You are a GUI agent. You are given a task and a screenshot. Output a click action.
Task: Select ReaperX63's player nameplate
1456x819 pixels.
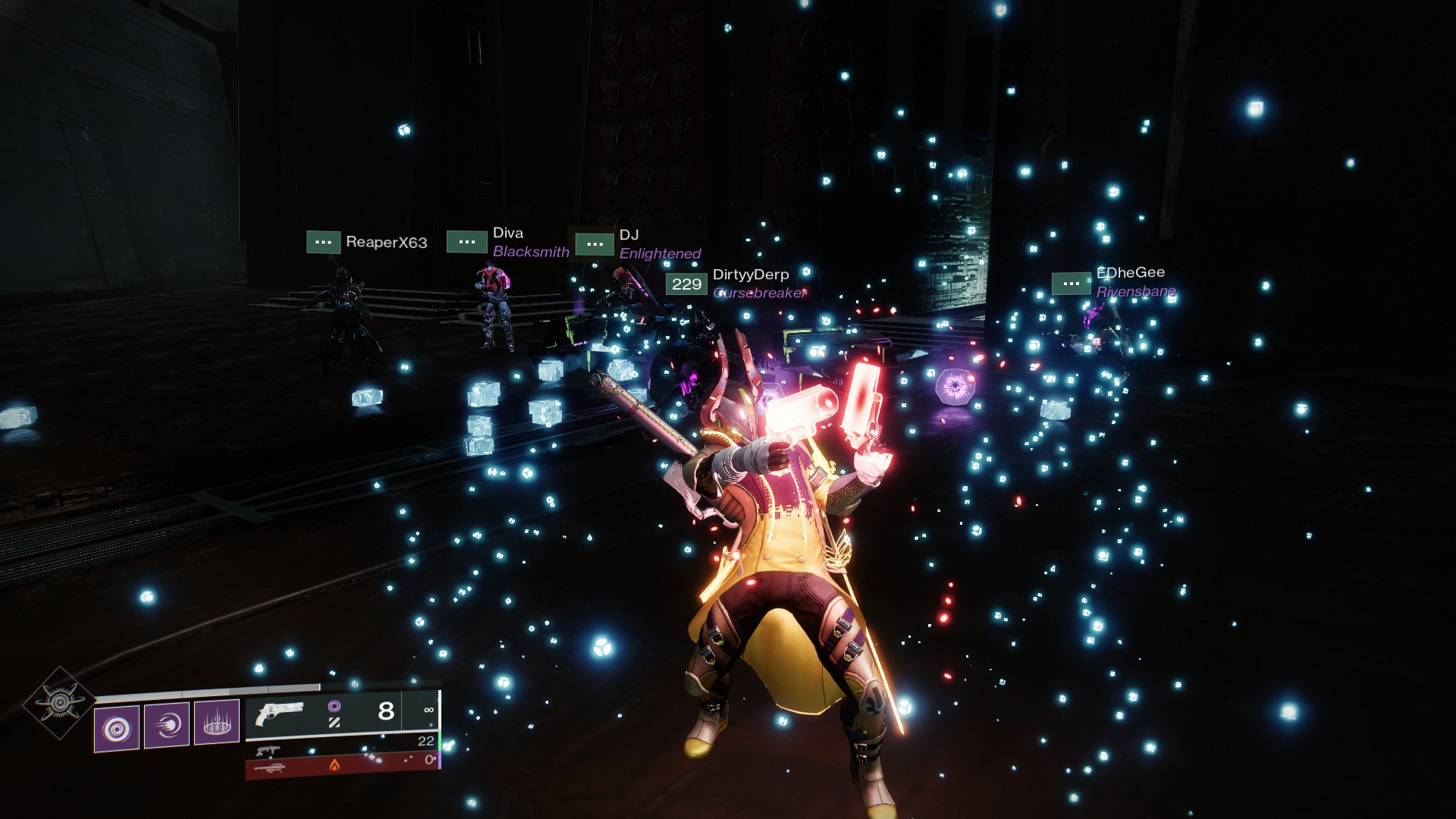(386, 243)
